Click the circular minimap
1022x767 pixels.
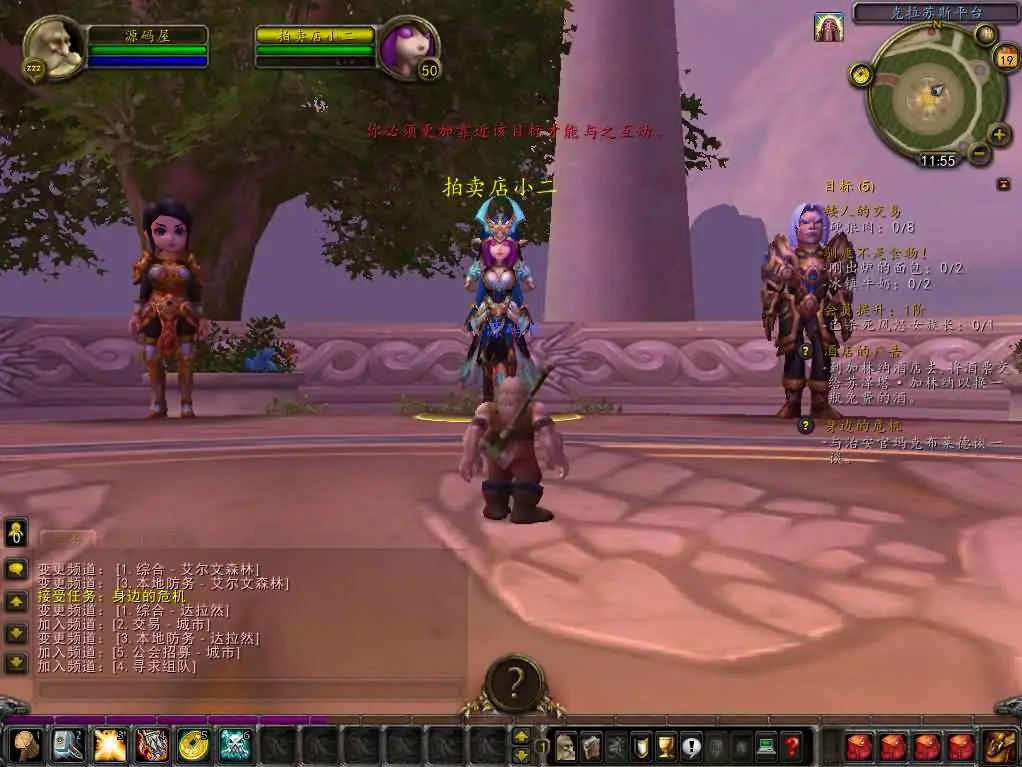click(x=932, y=95)
